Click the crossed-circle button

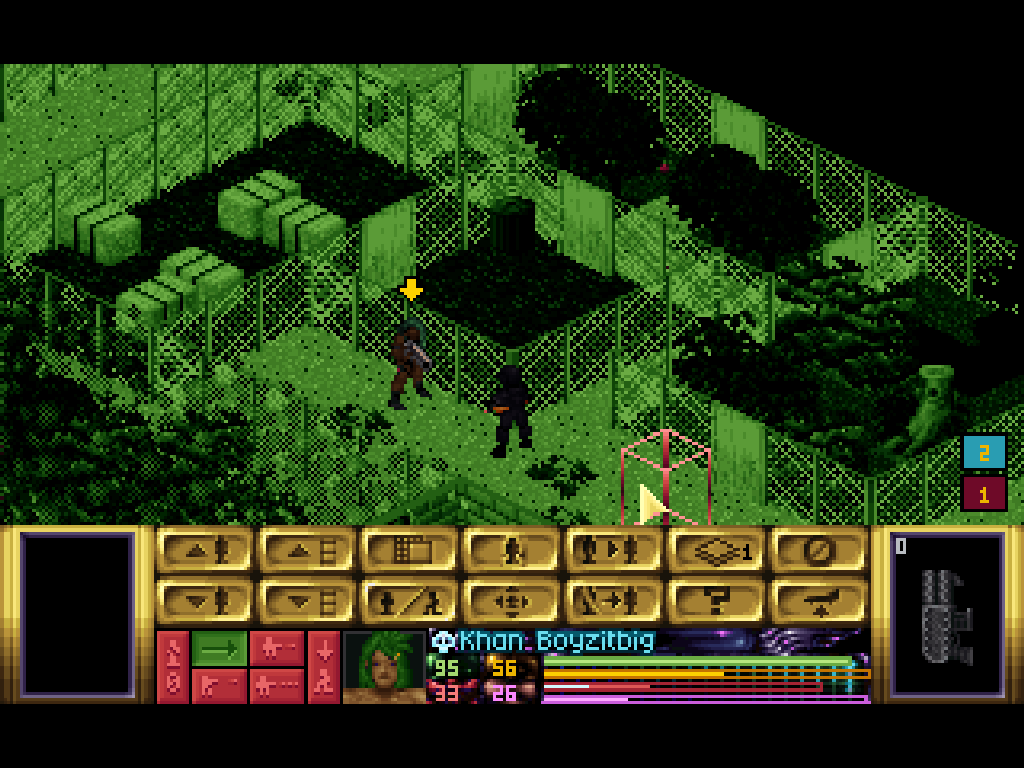pyautogui.click(x=818, y=551)
